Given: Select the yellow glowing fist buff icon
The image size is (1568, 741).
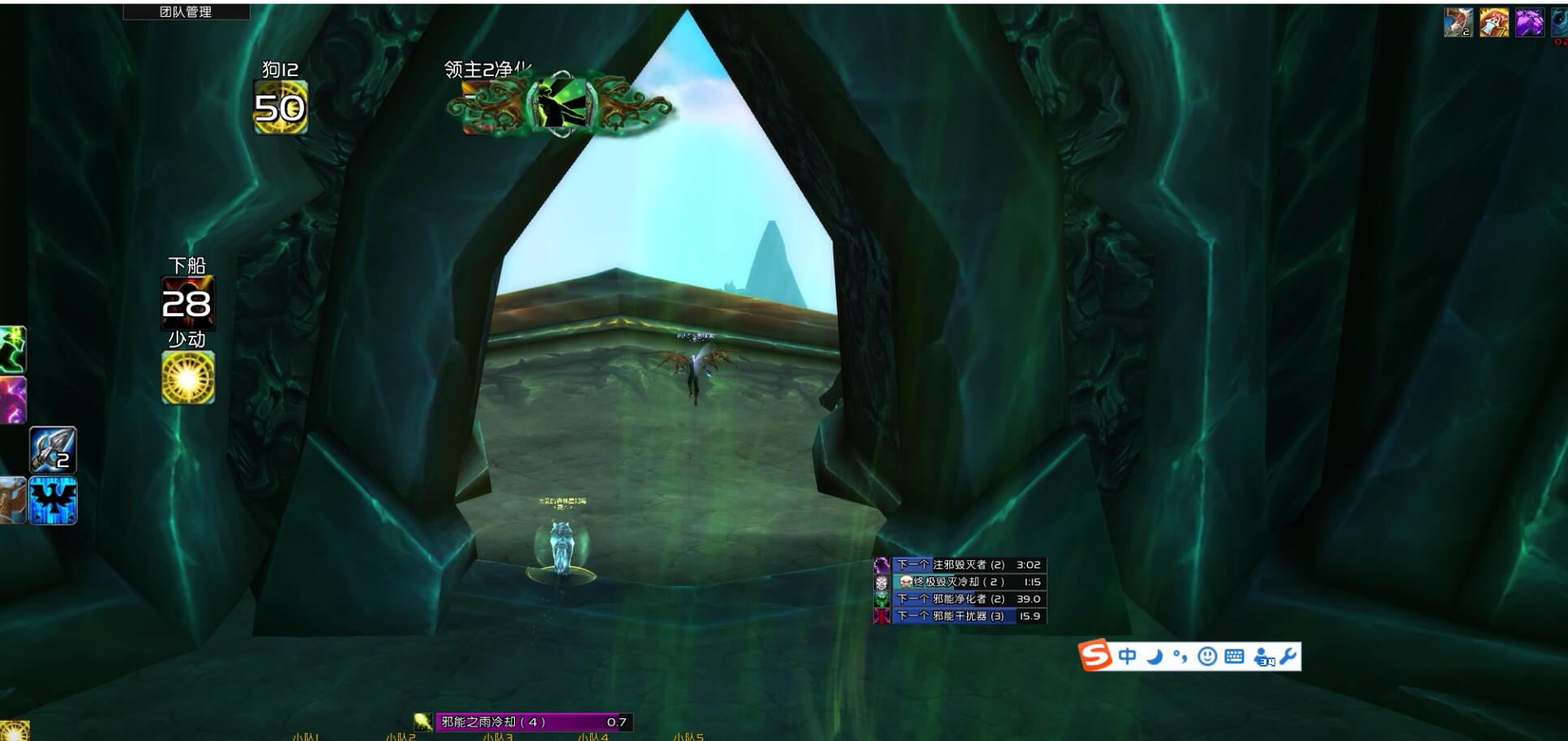Looking at the screenshot, I should 1493,23.
